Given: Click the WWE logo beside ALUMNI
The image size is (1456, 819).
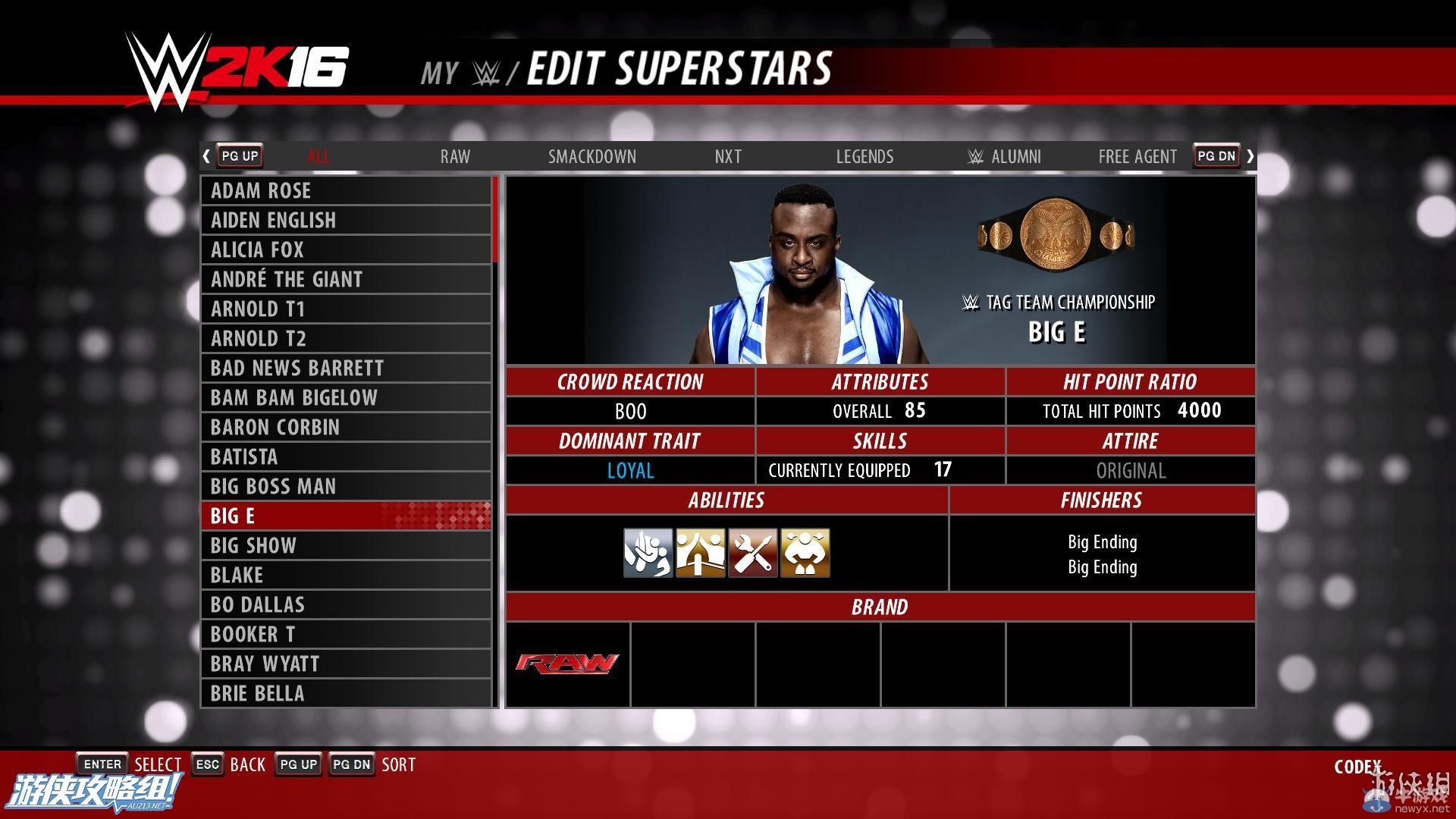Looking at the screenshot, I should tap(974, 156).
